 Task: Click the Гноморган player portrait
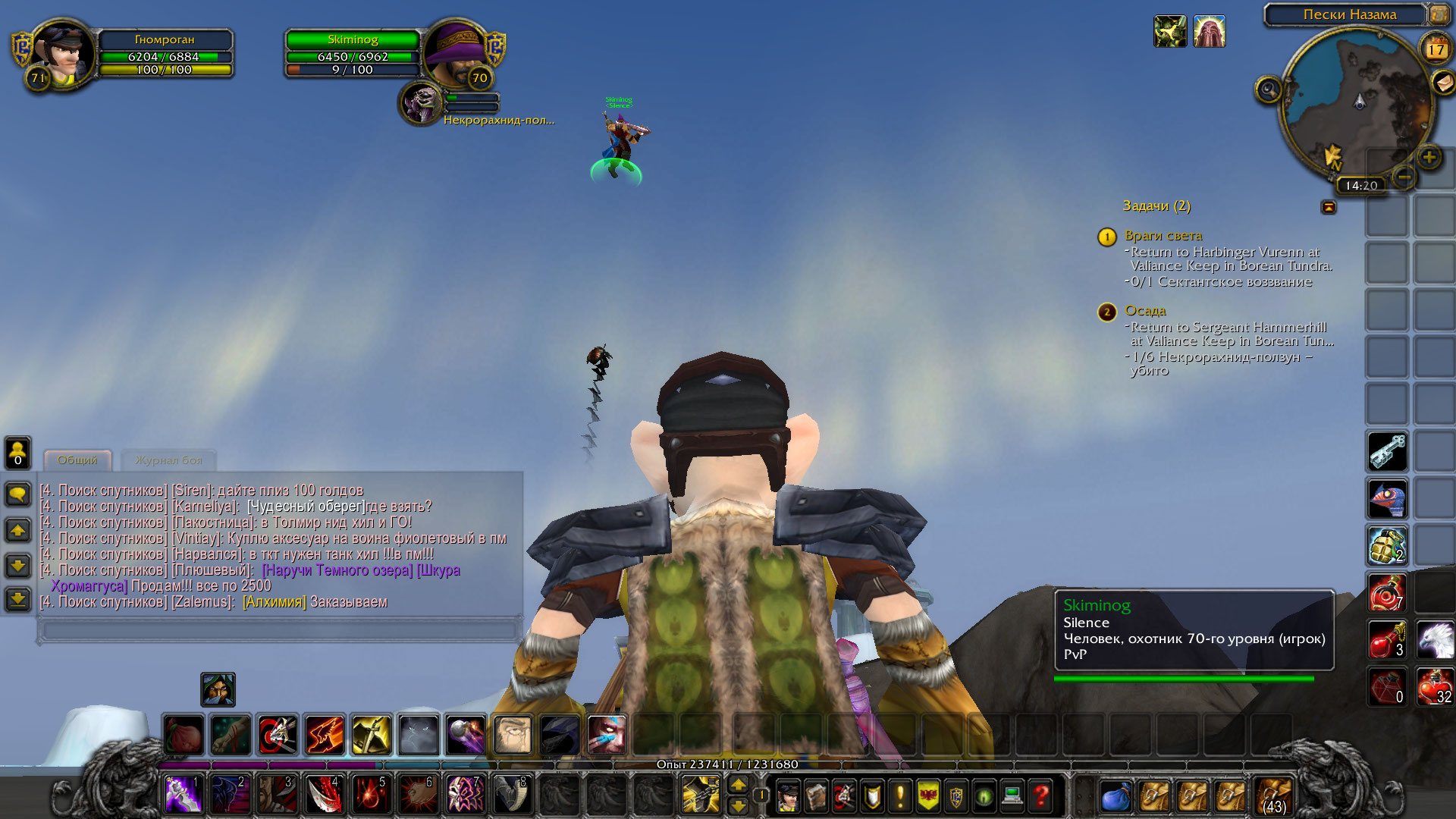62,53
